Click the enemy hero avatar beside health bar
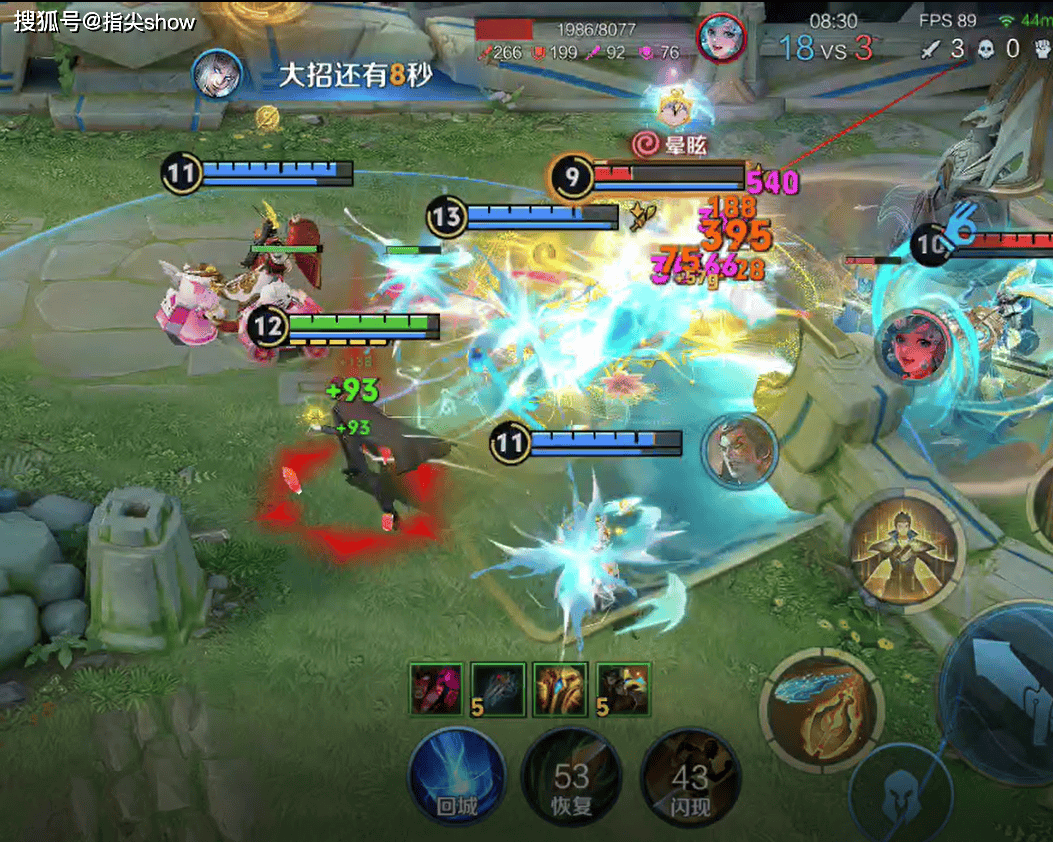Viewport: 1053px width, 842px height. tap(722, 38)
